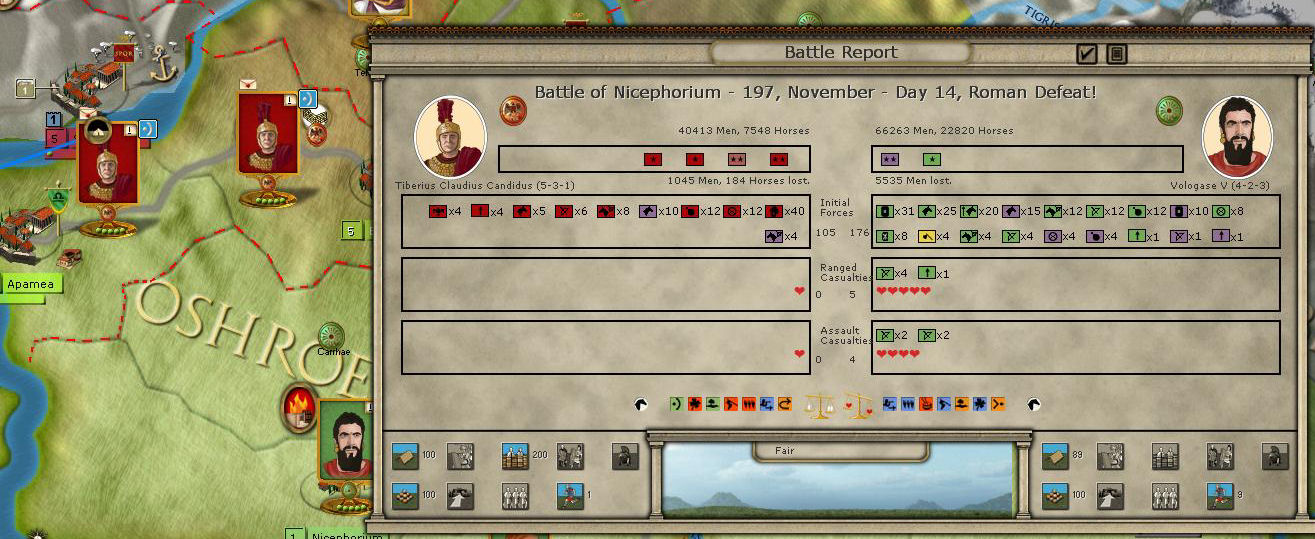Image resolution: width=1315 pixels, height=539 pixels.
Task: Select Vologase V's portrait in the report
Action: (1236, 138)
